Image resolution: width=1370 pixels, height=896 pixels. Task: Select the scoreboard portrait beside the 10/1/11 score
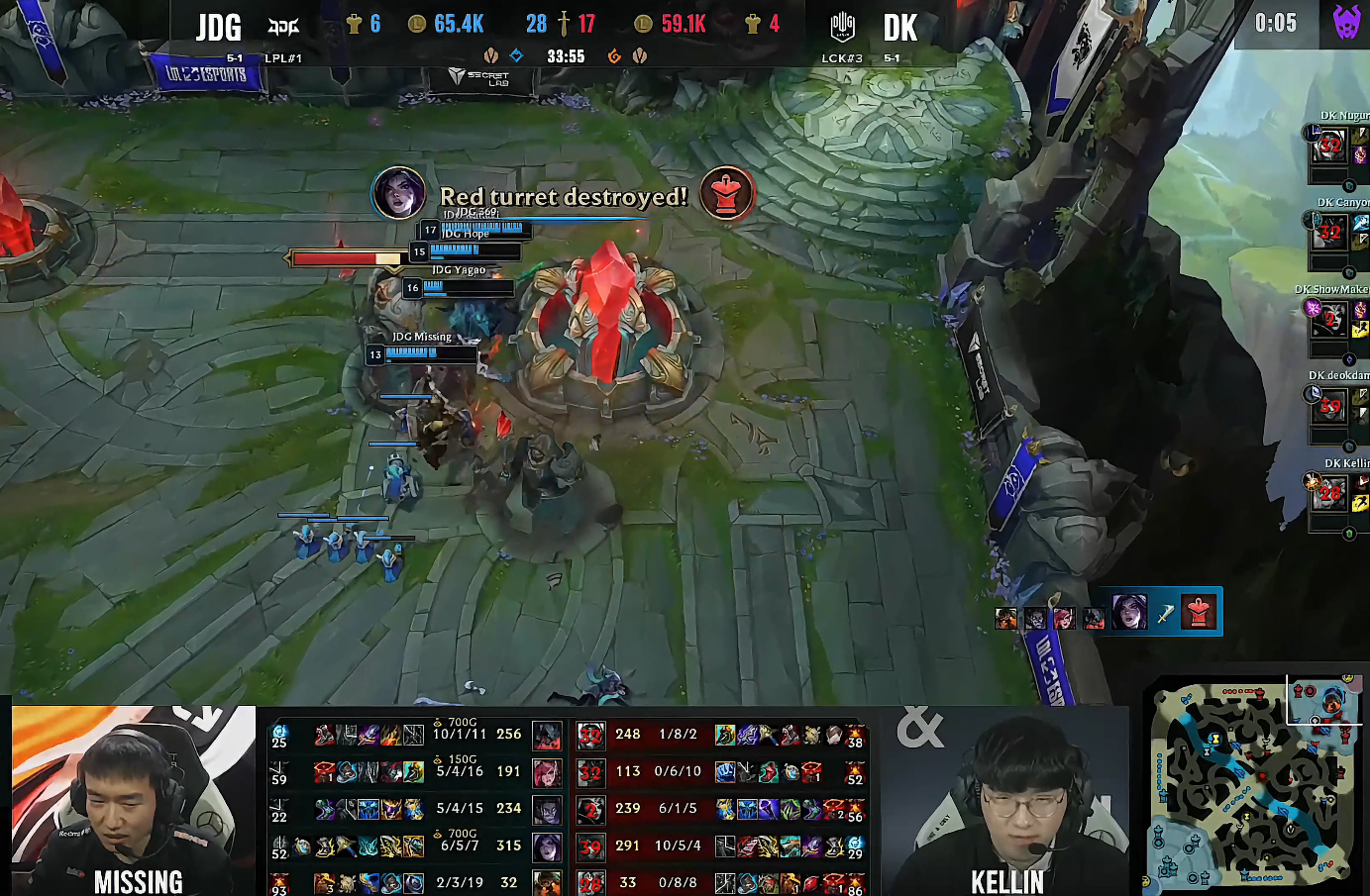(547, 735)
